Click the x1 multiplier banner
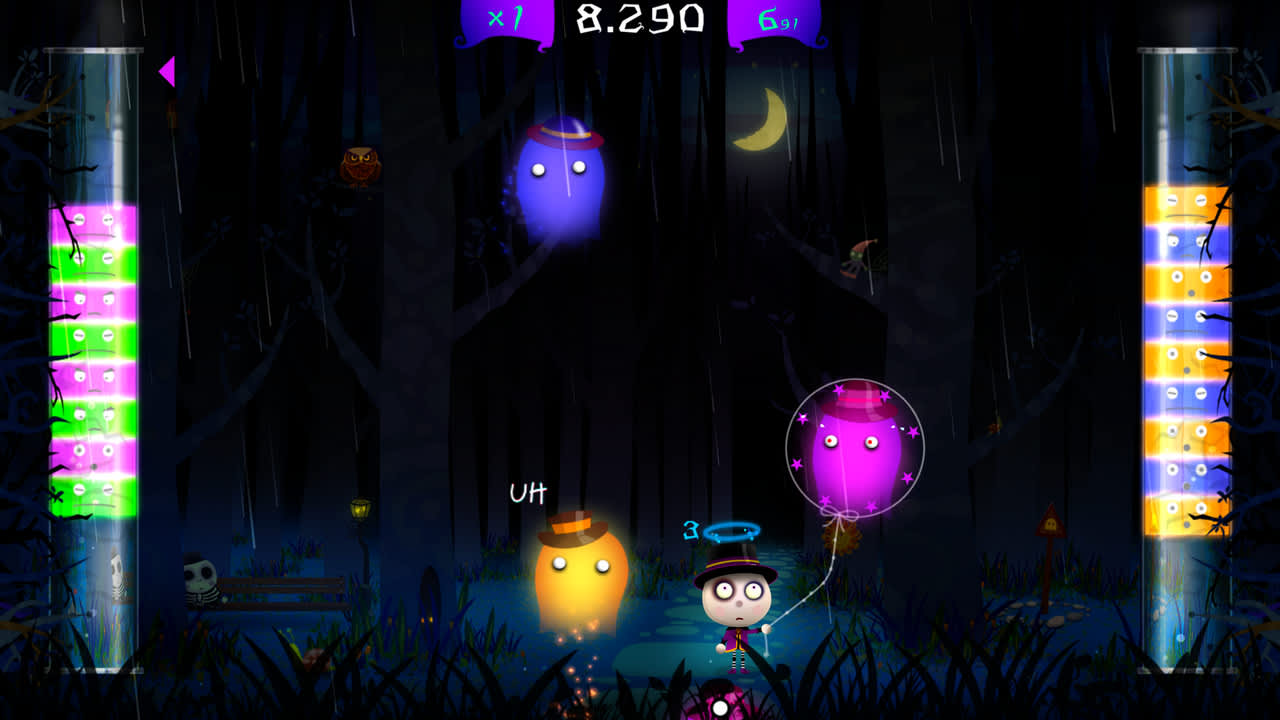This screenshot has height=720, width=1280. (506, 17)
